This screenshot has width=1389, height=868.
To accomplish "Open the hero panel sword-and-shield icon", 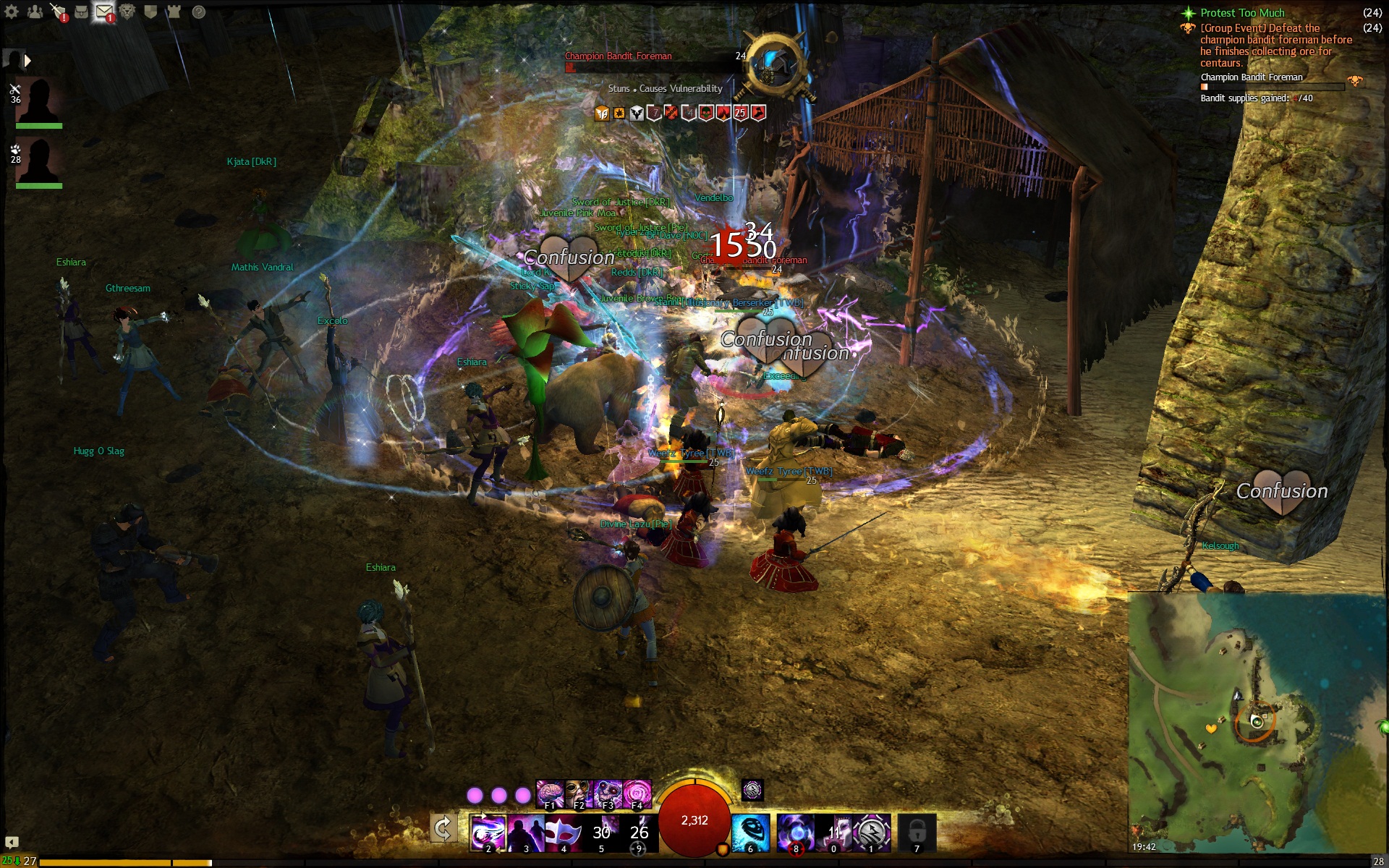I will coord(58,12).
